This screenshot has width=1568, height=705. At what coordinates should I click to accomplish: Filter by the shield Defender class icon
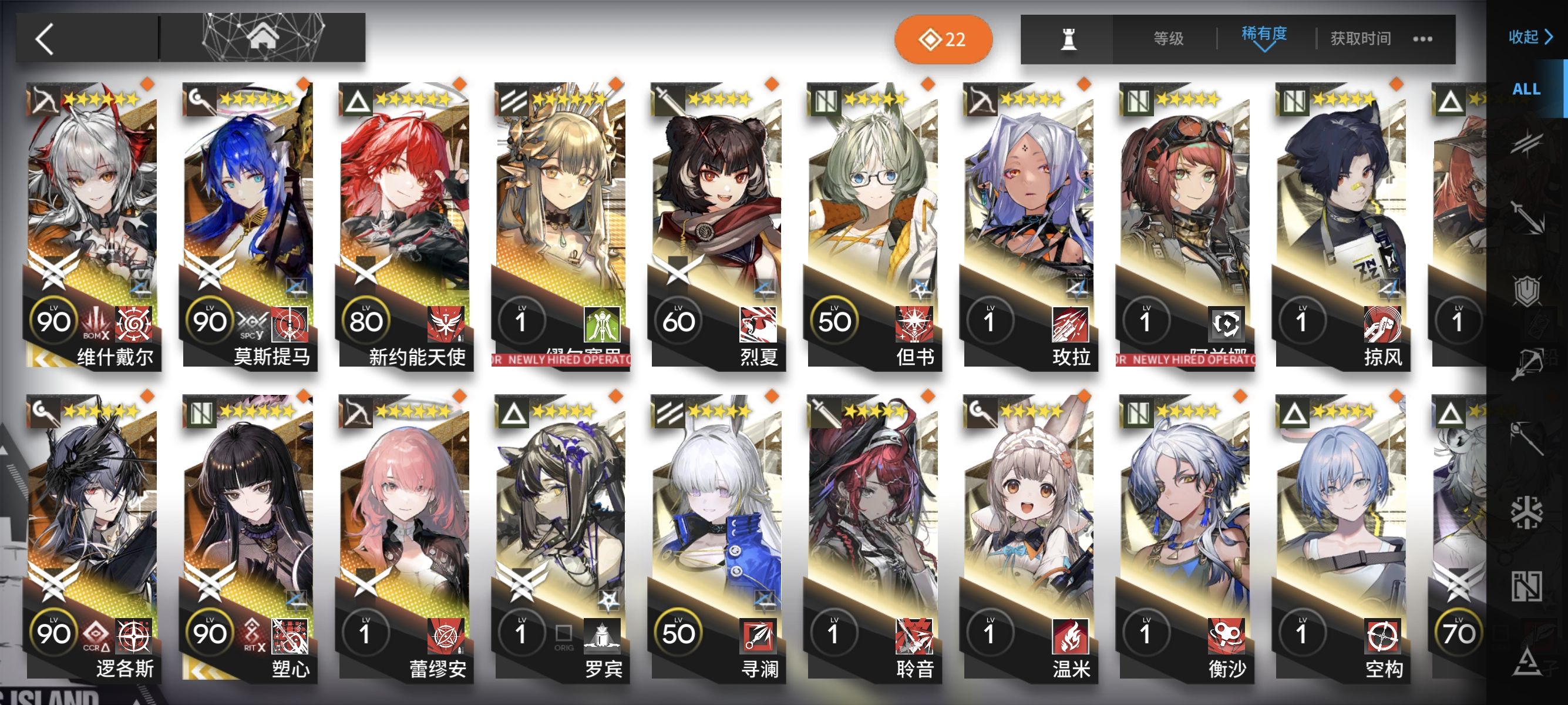coord(1526,291)
